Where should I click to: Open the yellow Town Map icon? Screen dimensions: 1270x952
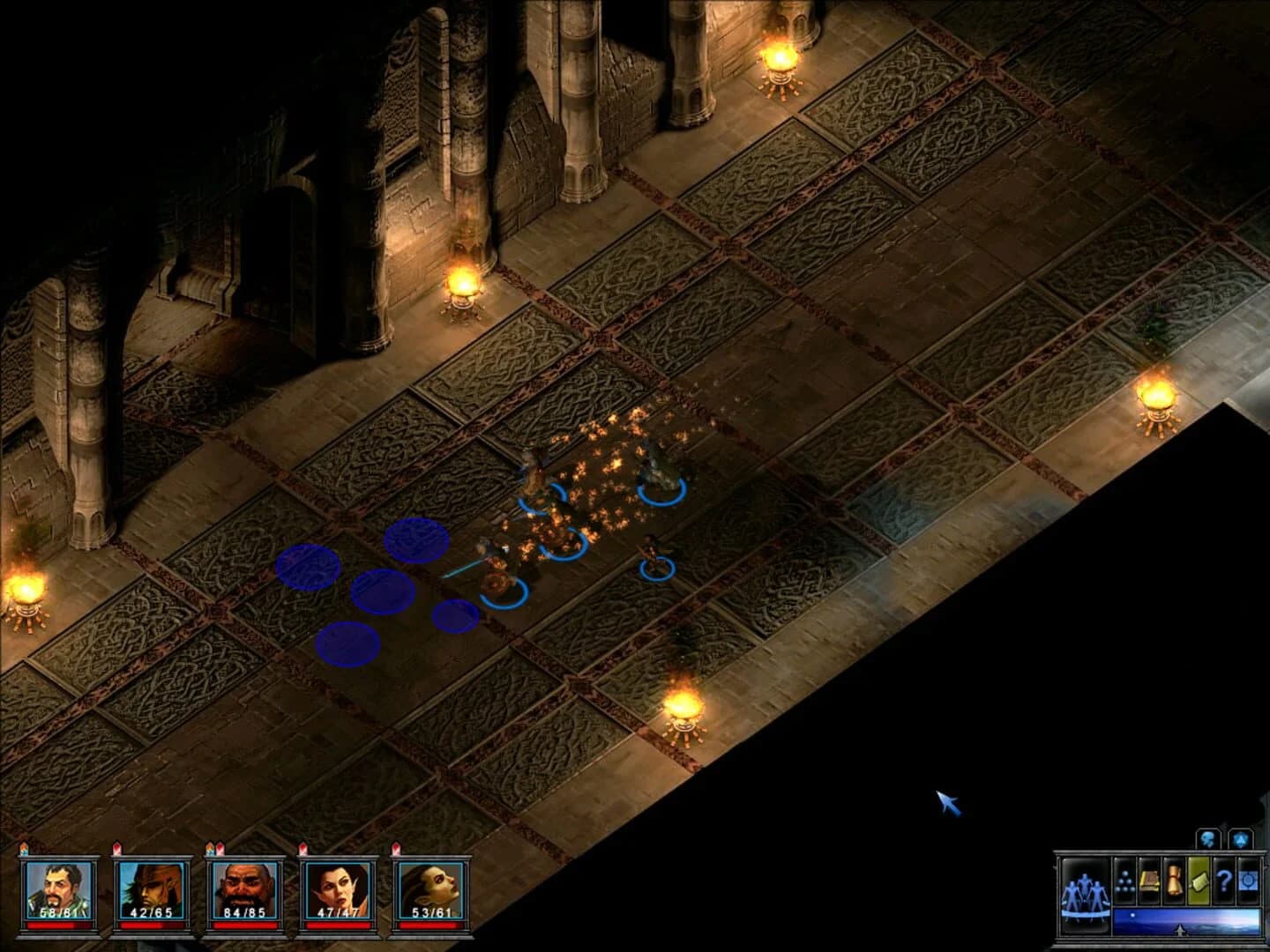[x=1199, y=881]
